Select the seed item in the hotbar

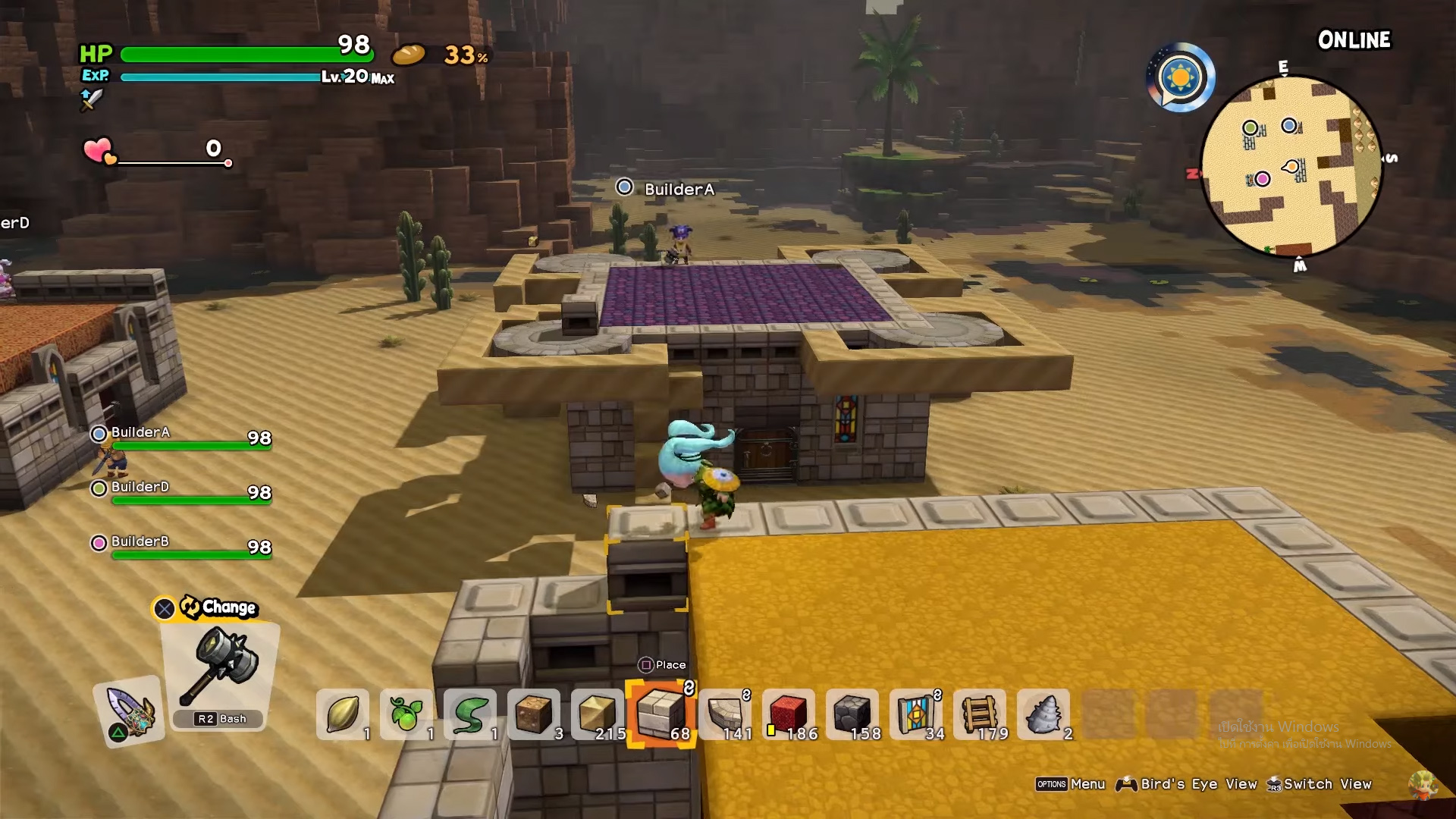tap(343, 714)
